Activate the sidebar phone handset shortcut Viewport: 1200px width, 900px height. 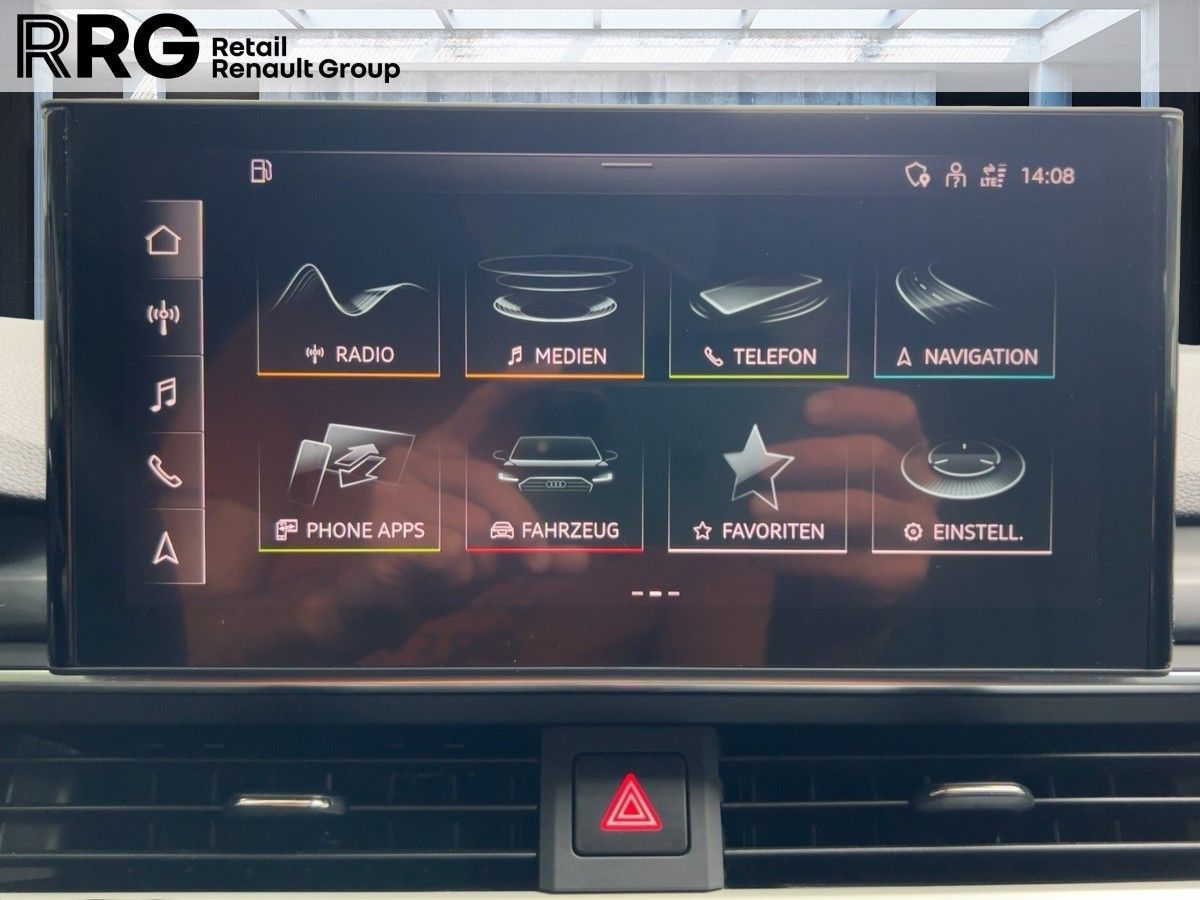point(164,469)
